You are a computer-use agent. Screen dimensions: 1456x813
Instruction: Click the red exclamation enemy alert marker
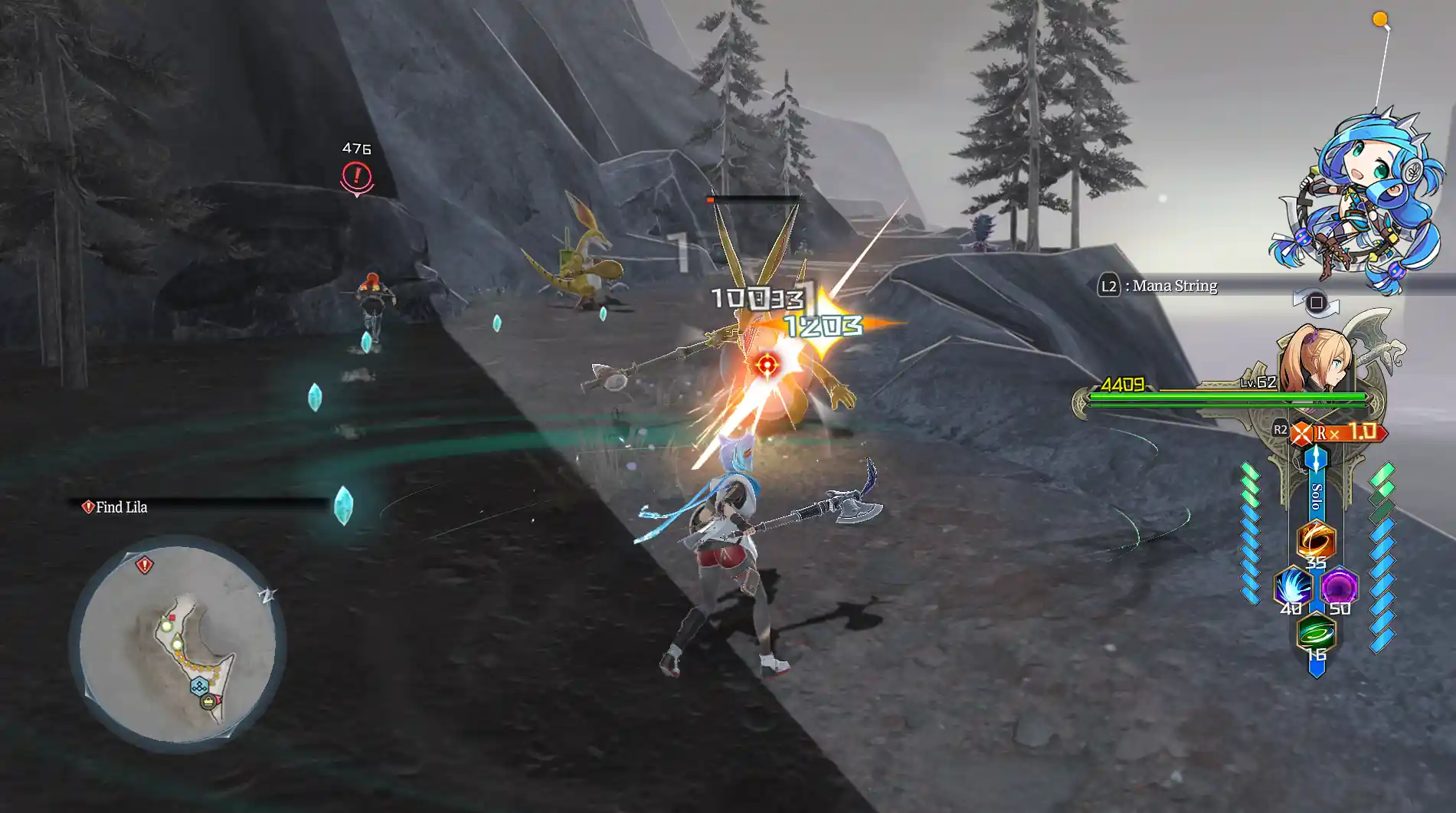coord(356,177)
